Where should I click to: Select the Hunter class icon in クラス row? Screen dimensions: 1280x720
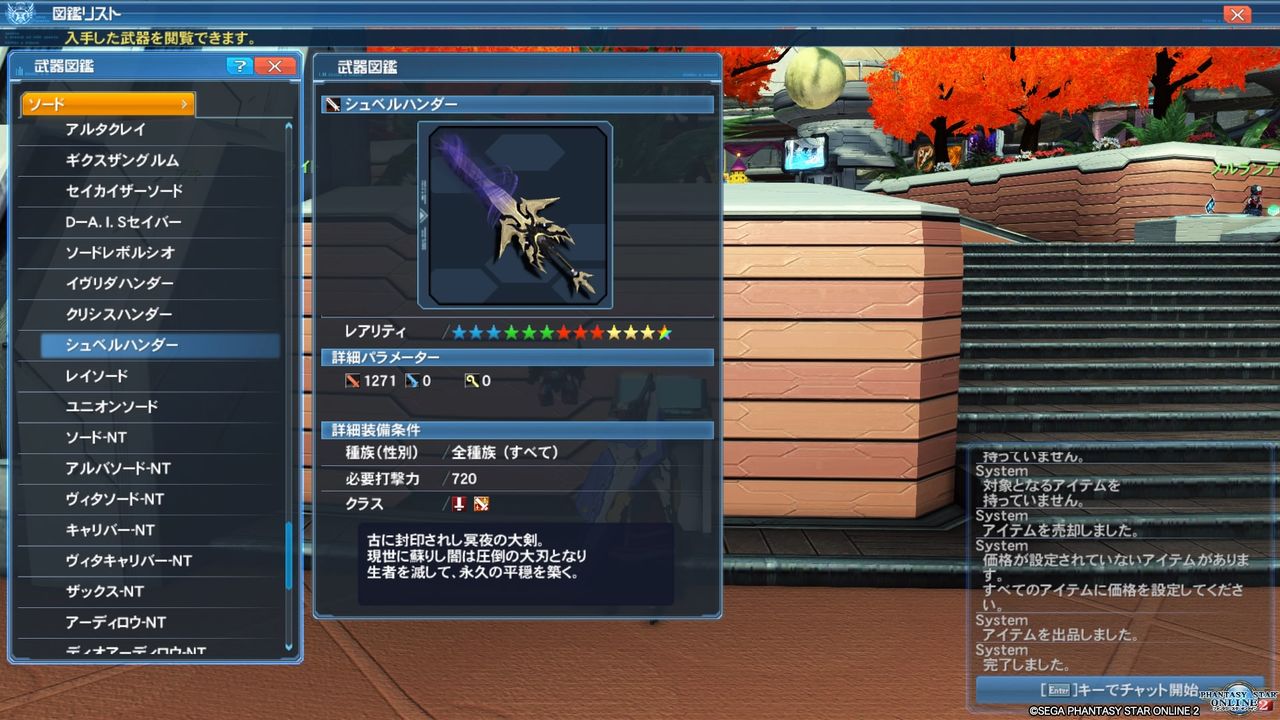point(459,504)
